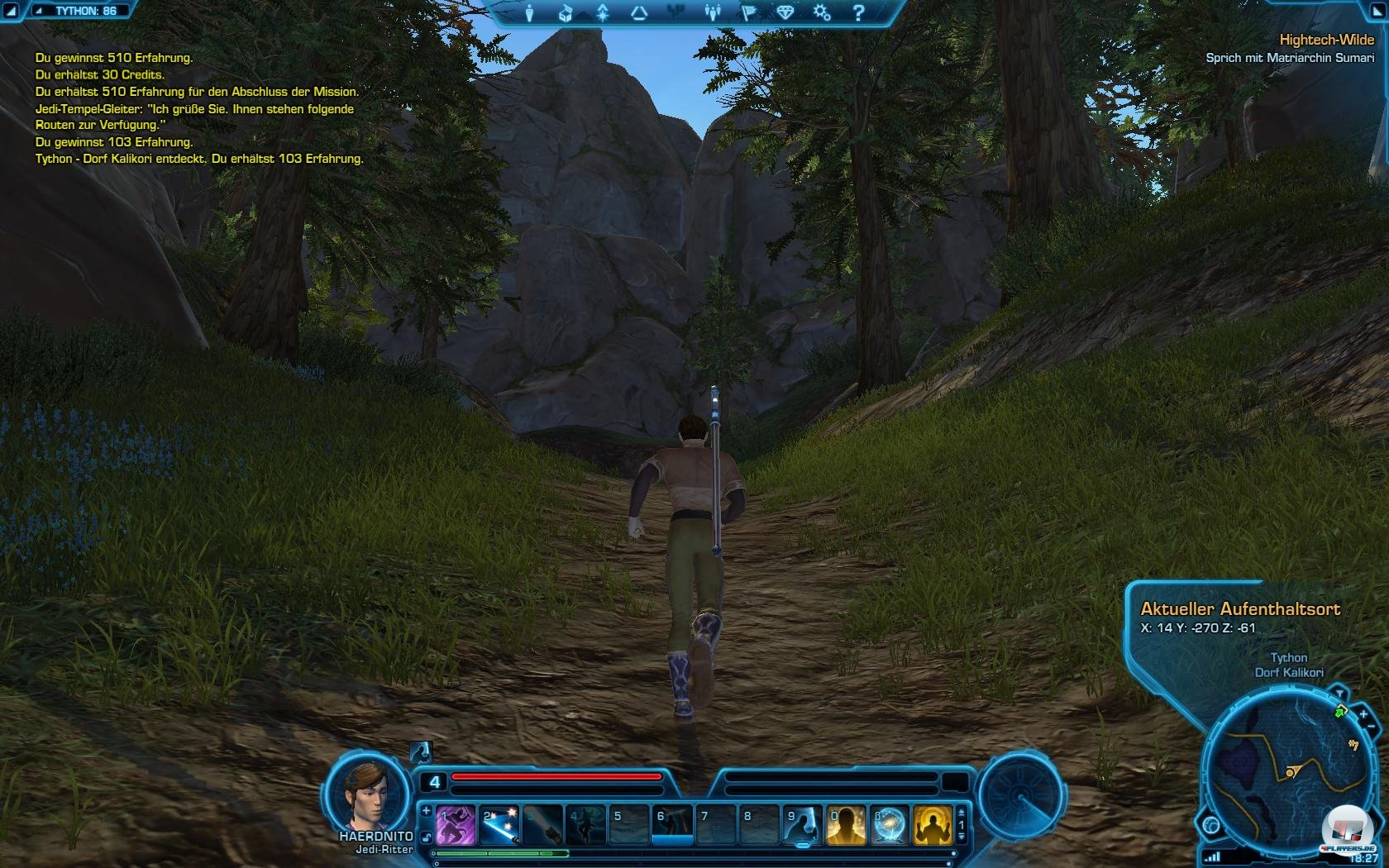Open the guild flag icon

click(x=749, y=13)
